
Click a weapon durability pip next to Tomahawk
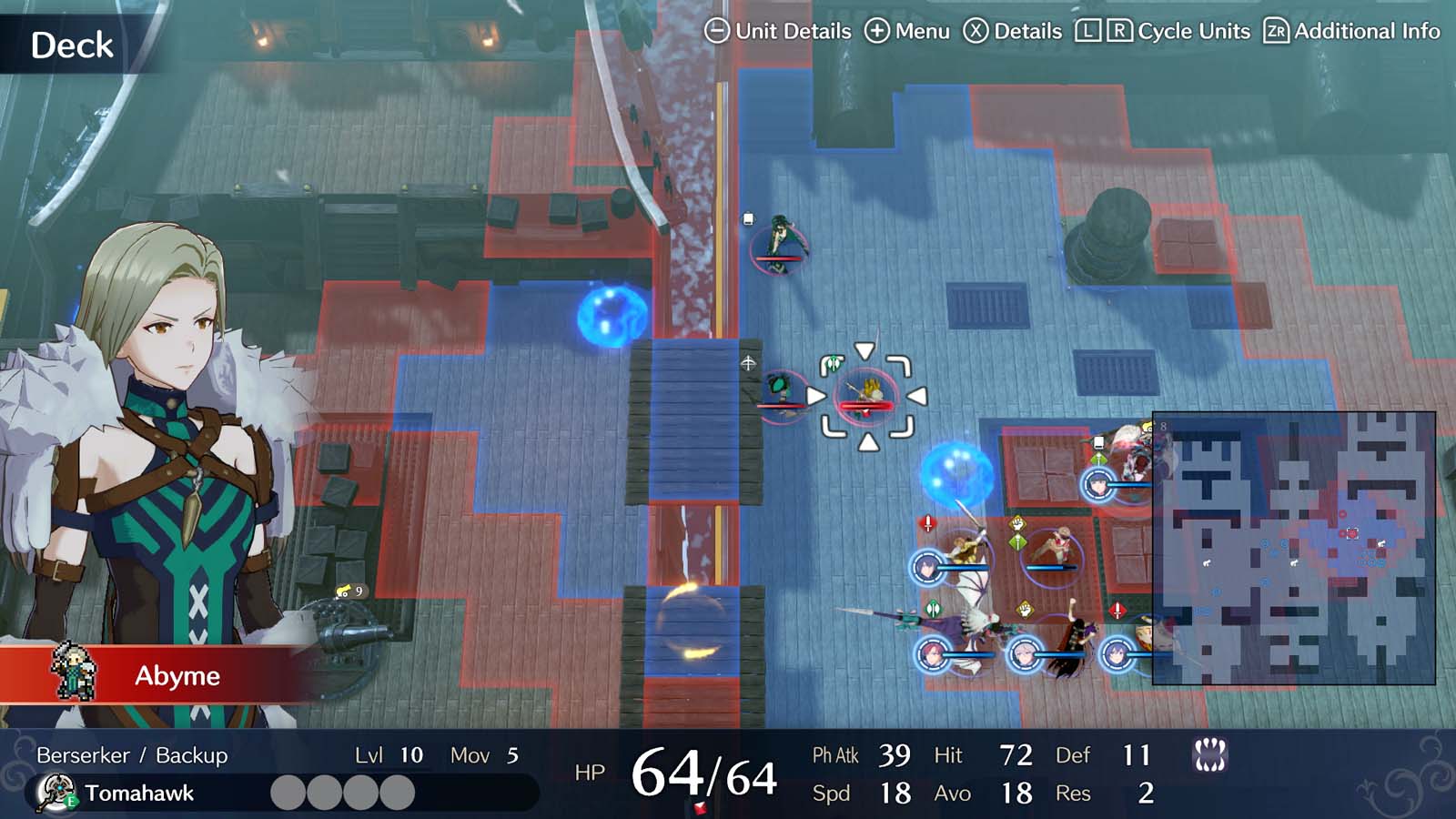pos(288,790)
